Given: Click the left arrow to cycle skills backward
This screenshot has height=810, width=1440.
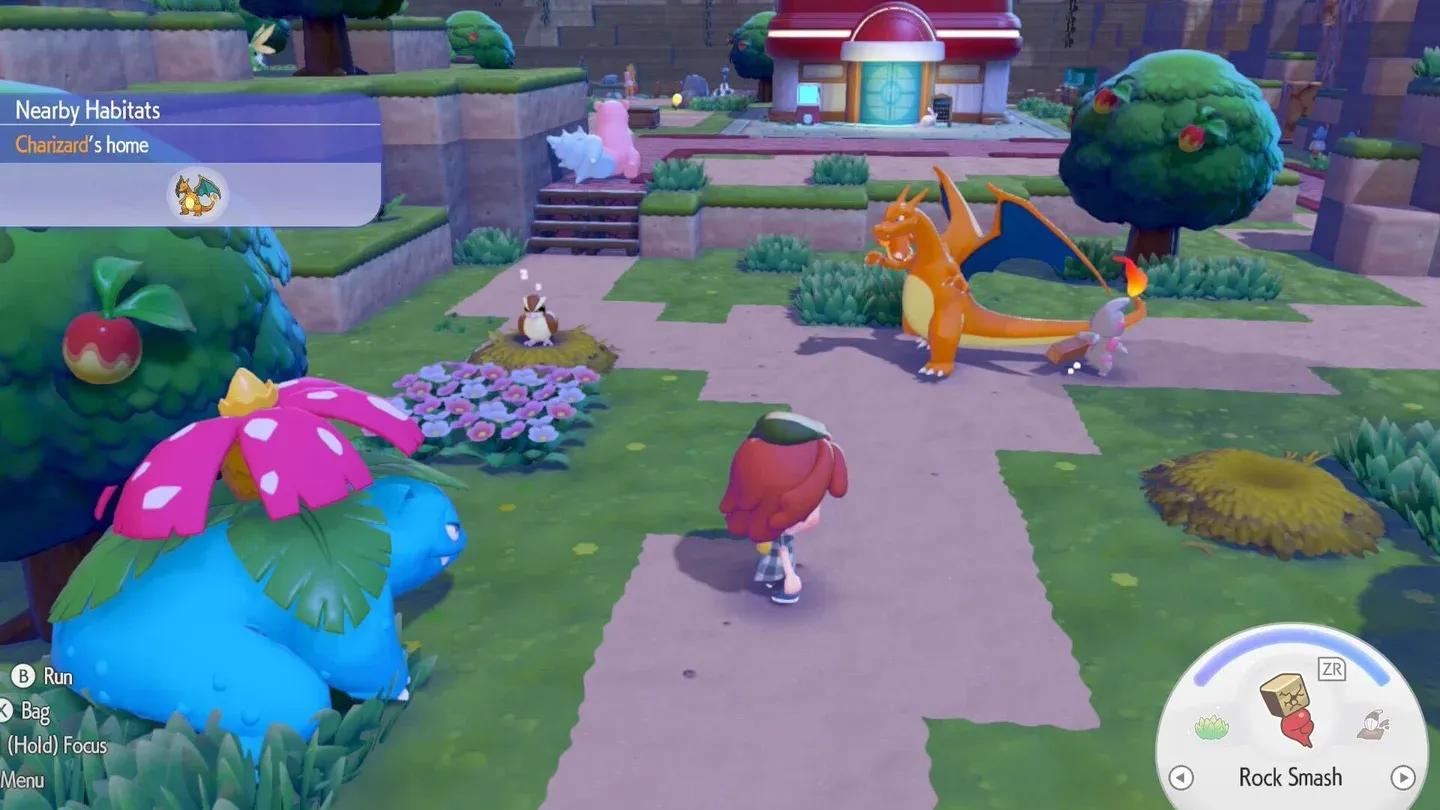Looking at the screenshot, I should click(x=1182, y=778).
